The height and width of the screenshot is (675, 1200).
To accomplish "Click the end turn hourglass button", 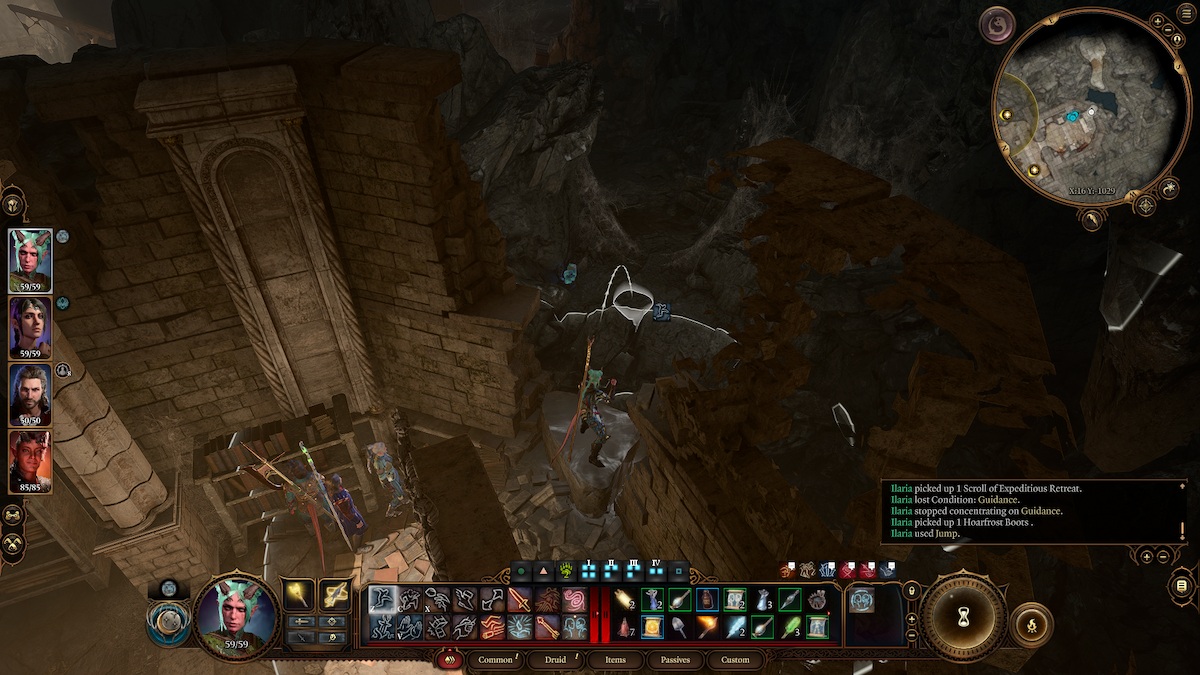I will (963, 617).
